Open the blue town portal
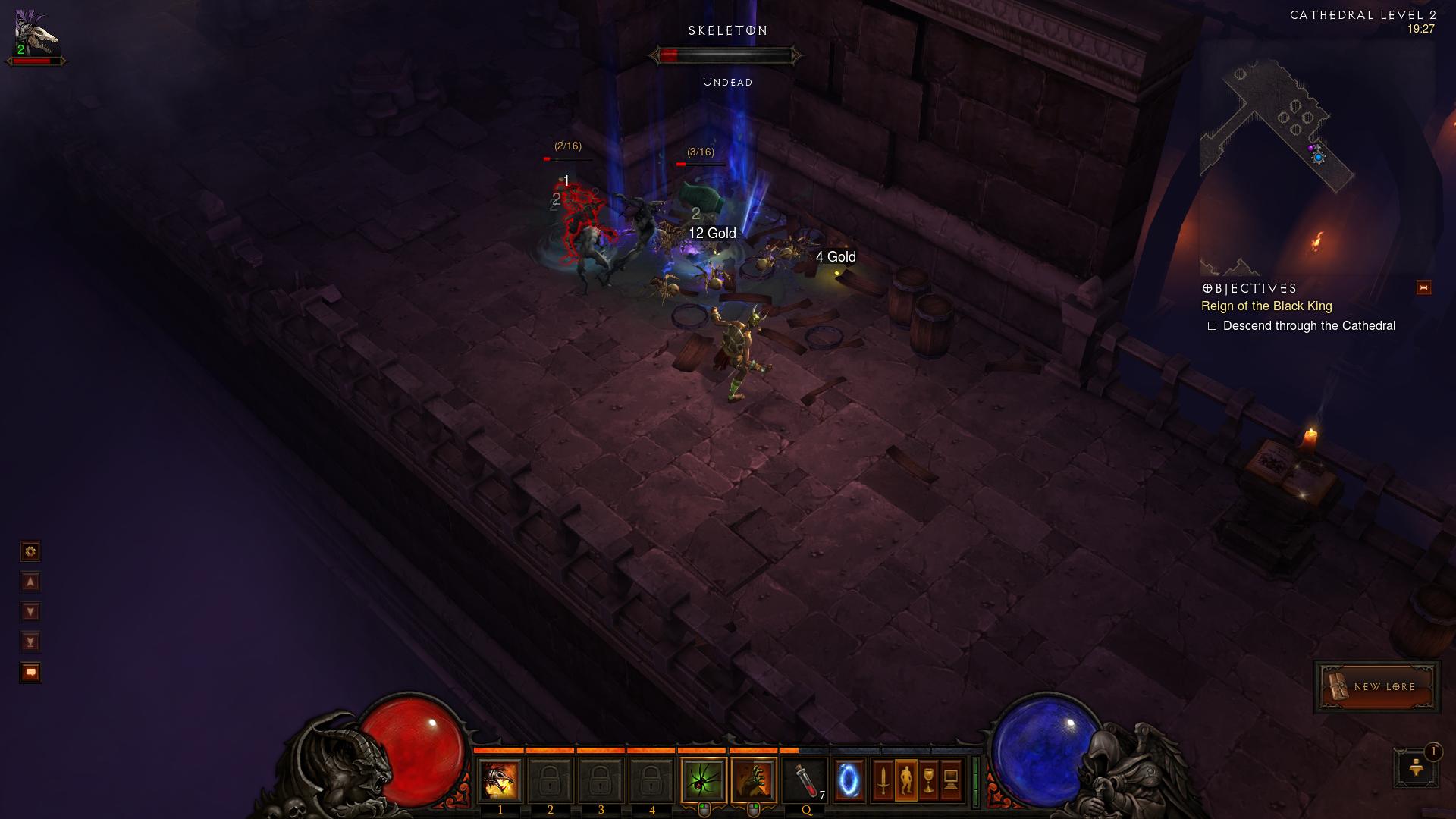1456x819 pixels. (849, 780)
